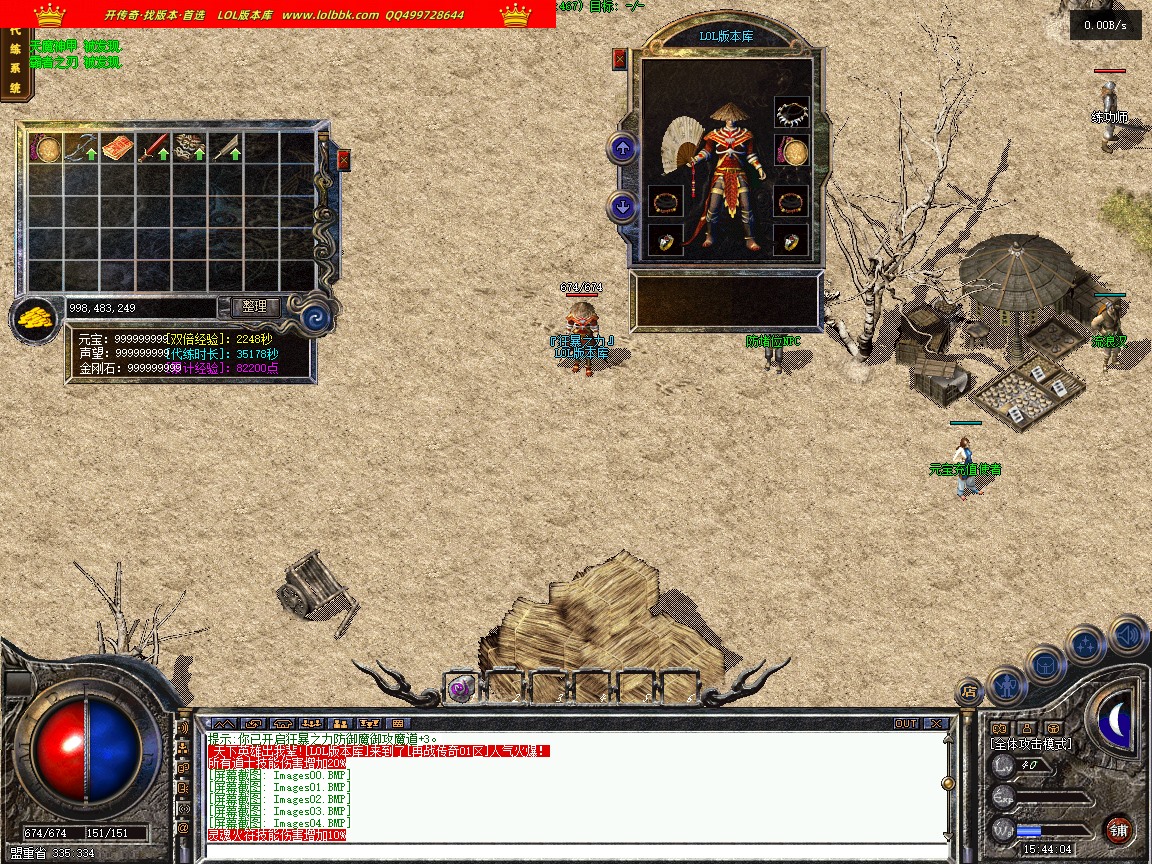Open the red 铺 stall button

[1118, 829]
